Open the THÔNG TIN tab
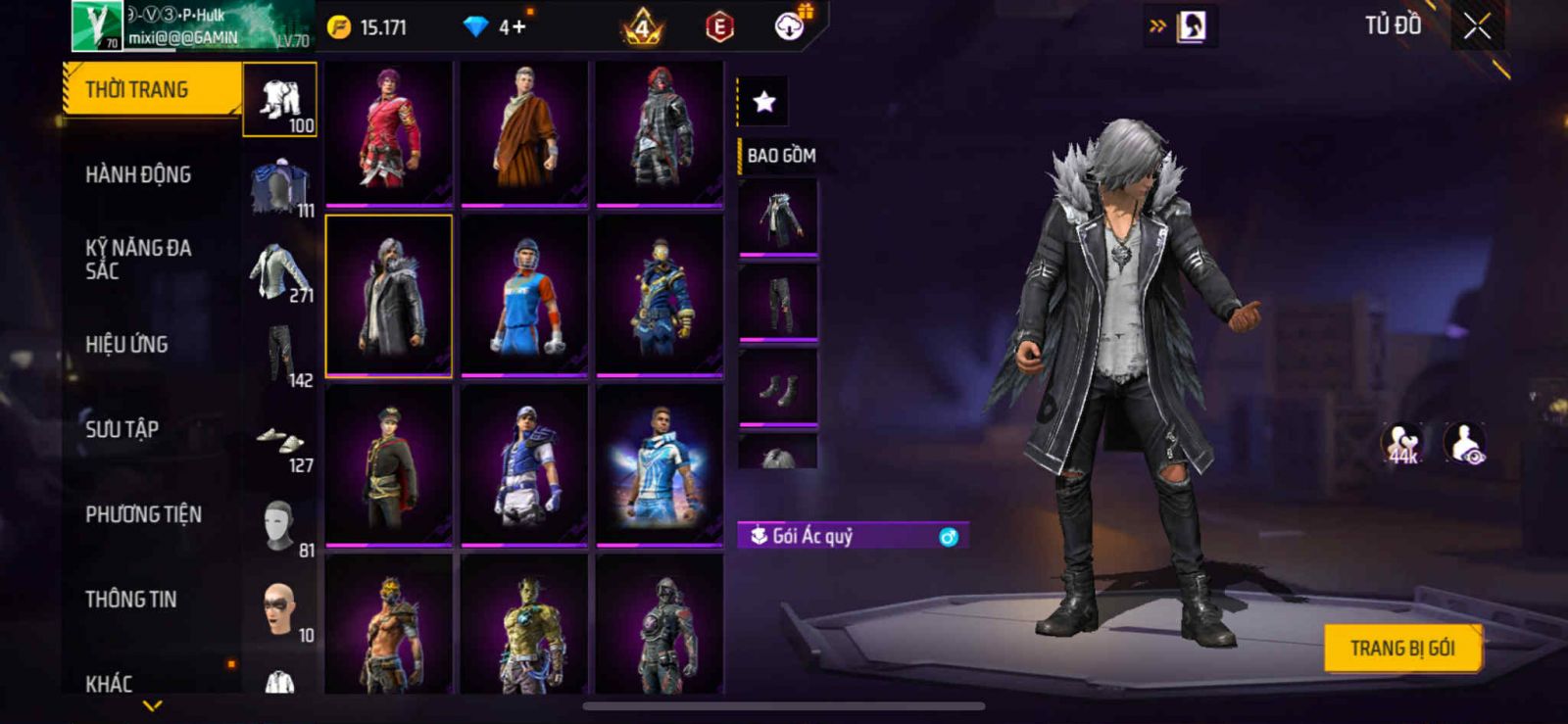This screenshot has width=1568, height=724. [x=130, y=599]
